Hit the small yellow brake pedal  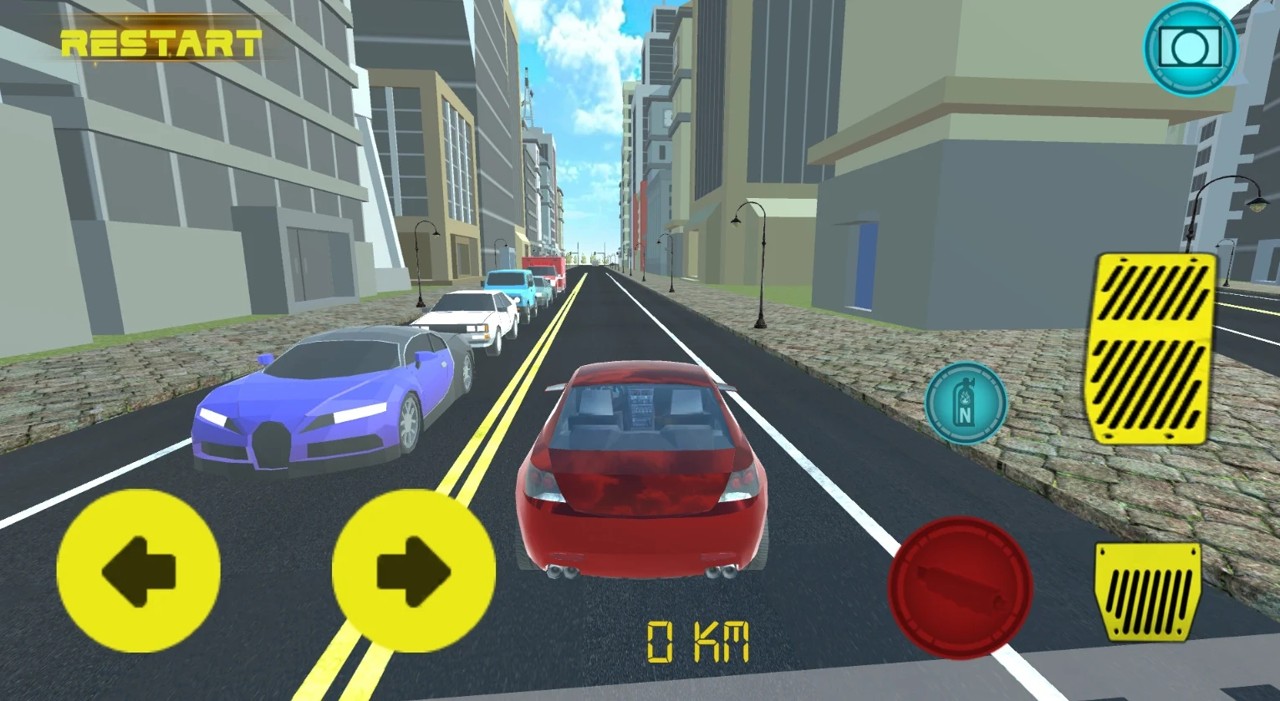click(x=1148, y=591)
